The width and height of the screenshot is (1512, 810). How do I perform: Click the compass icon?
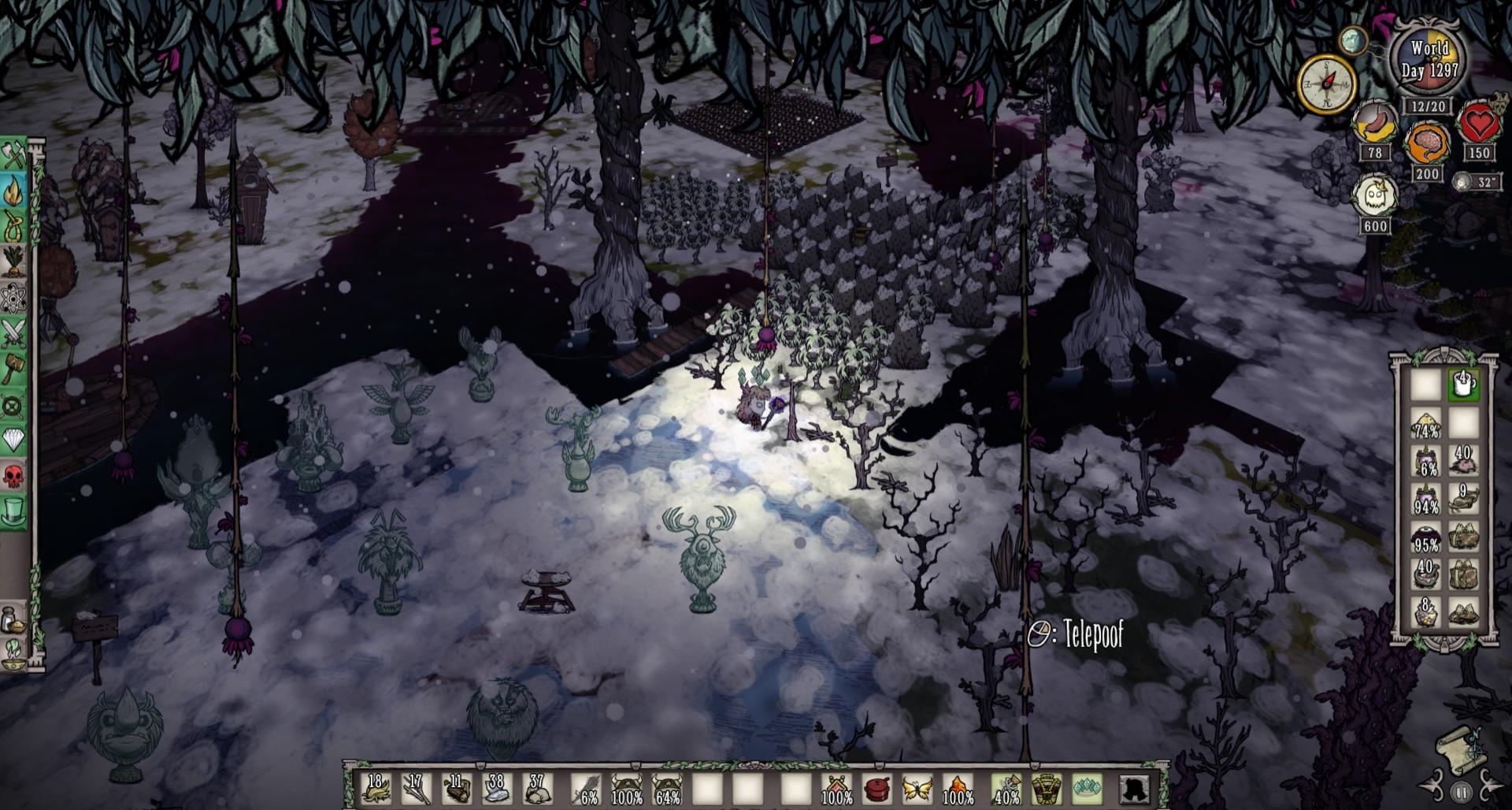click(1325, 83)
